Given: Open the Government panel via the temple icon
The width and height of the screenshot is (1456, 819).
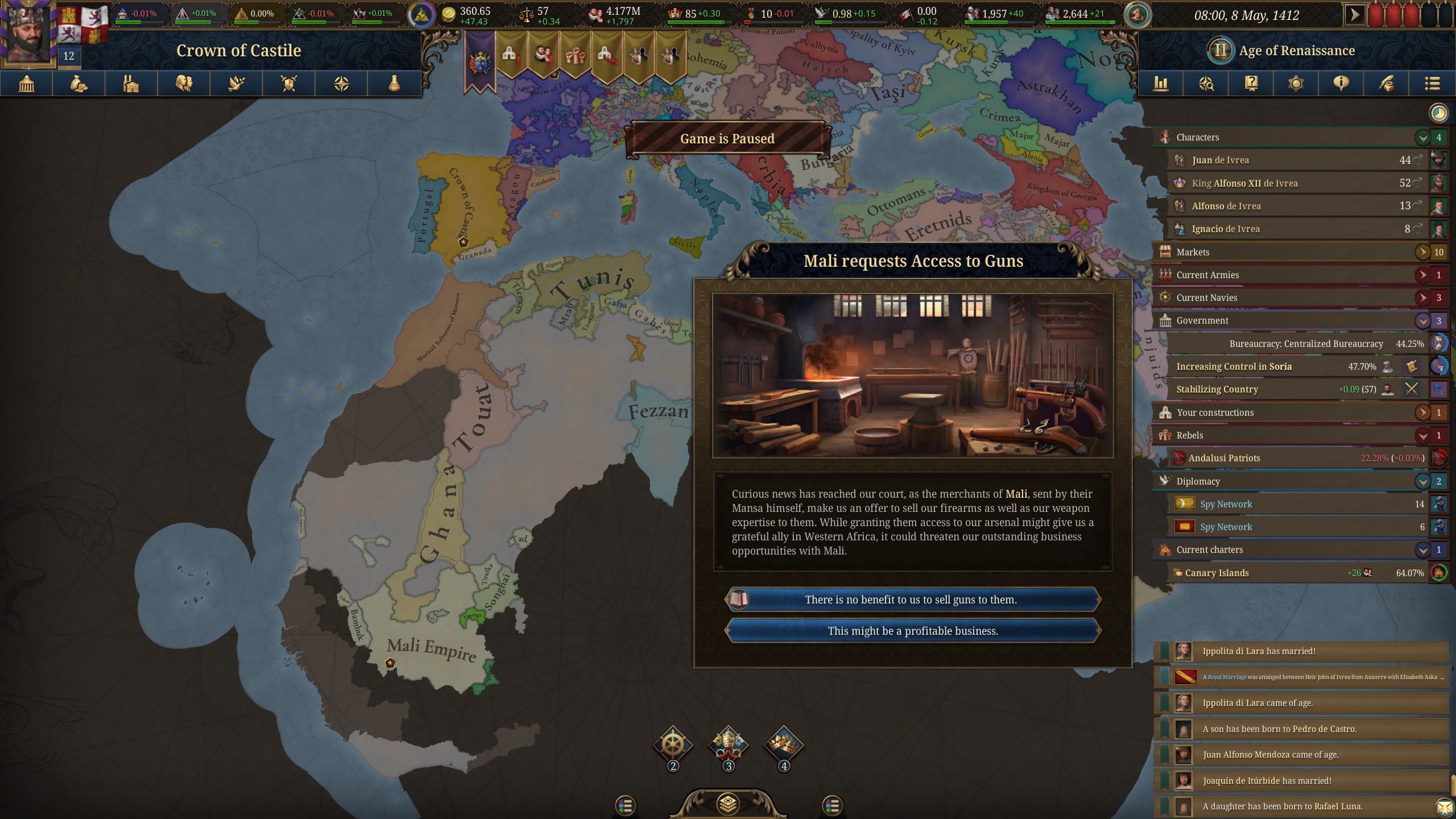Looking at the screenshot, I should 26,84.
